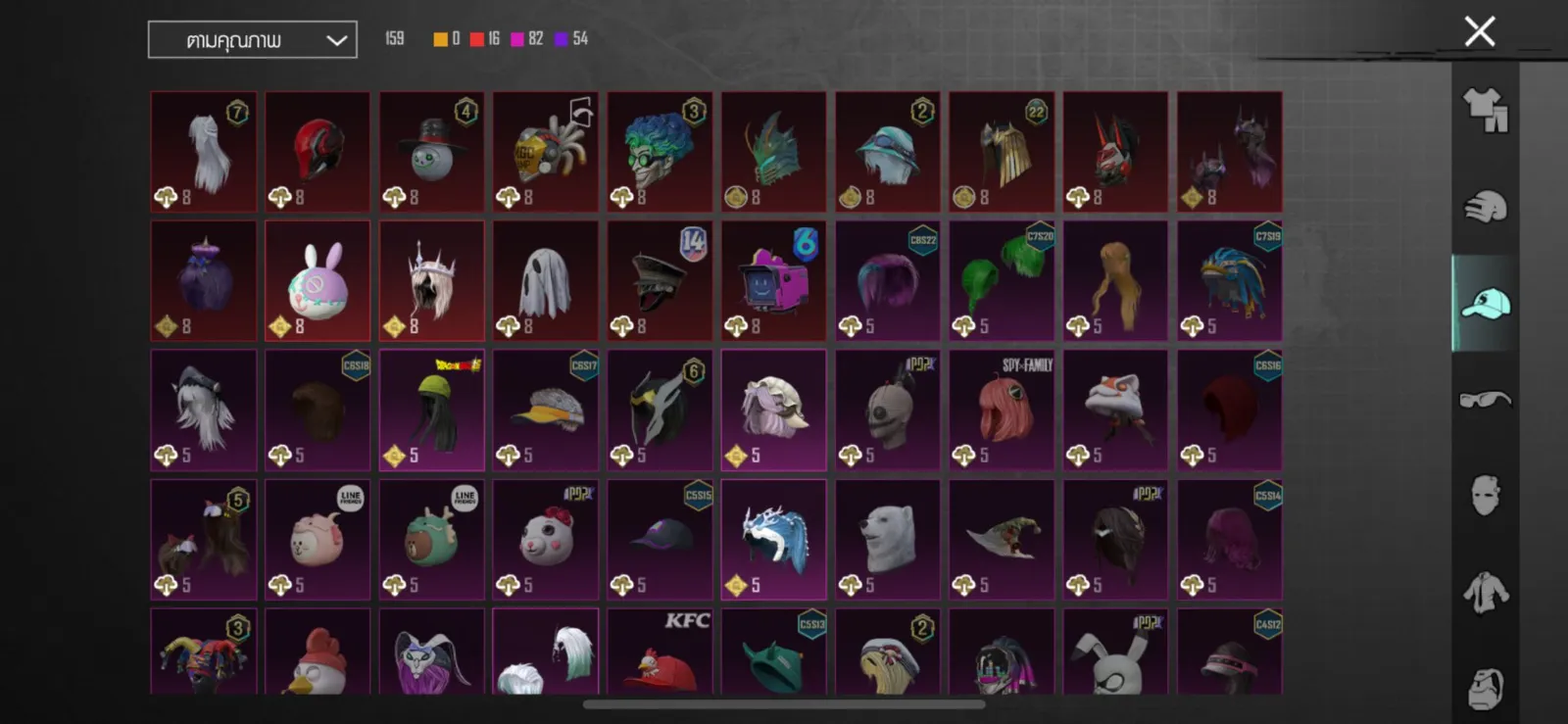
Task: Select the green twin-tail hair
Action: (x=1001, y=281)
